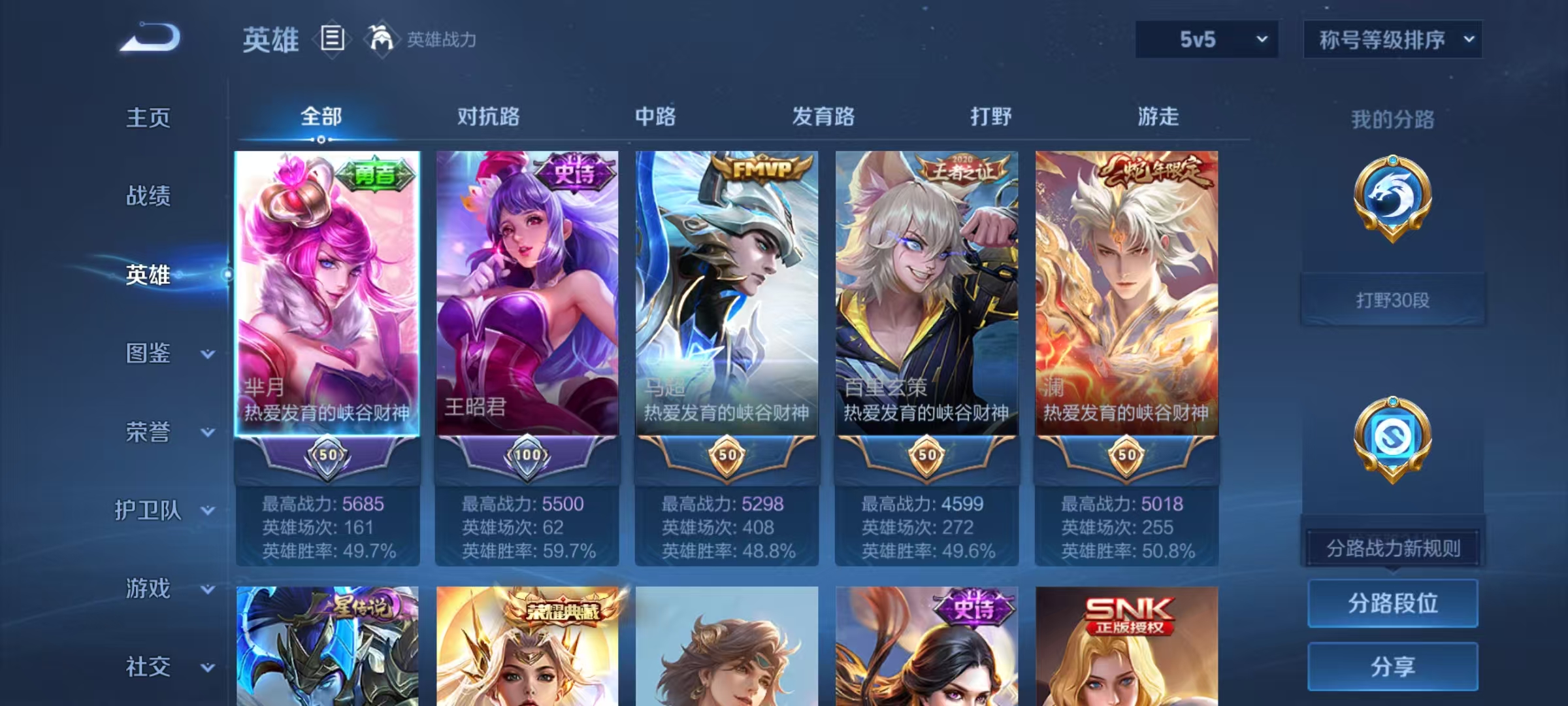Select 王昭君's hero card
This screenshot has width=1568, height=706.
529,294
